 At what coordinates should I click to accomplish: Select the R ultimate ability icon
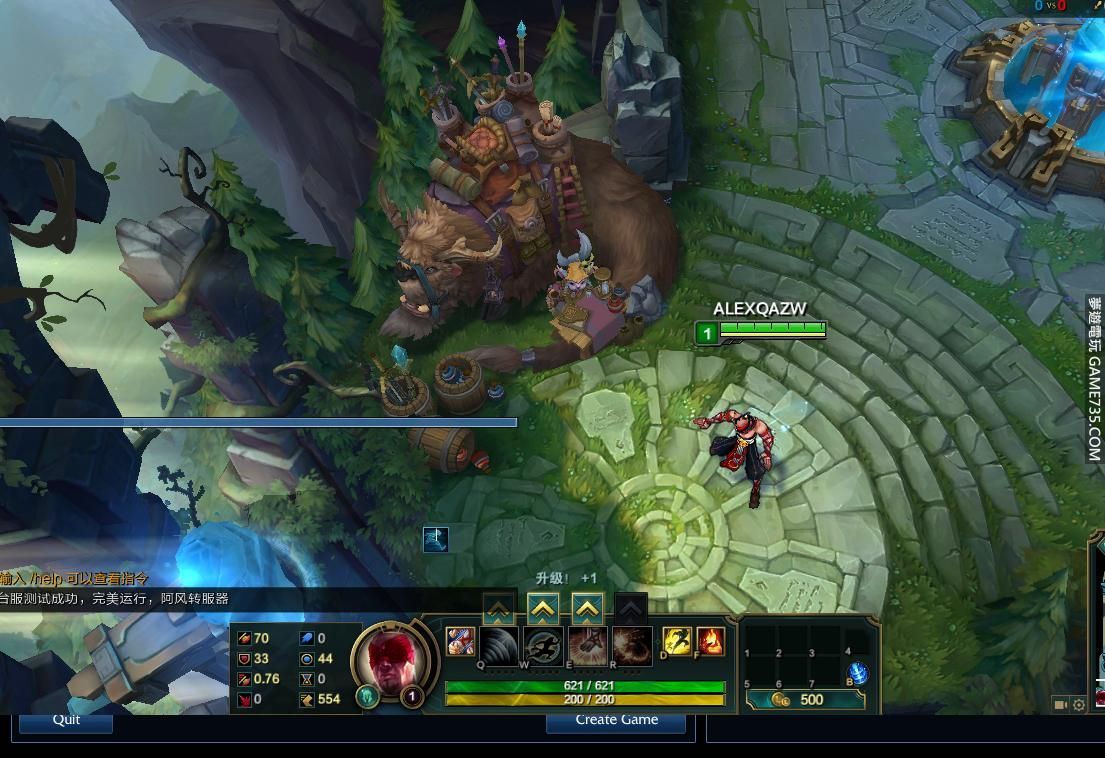click(x=632, y=646)
